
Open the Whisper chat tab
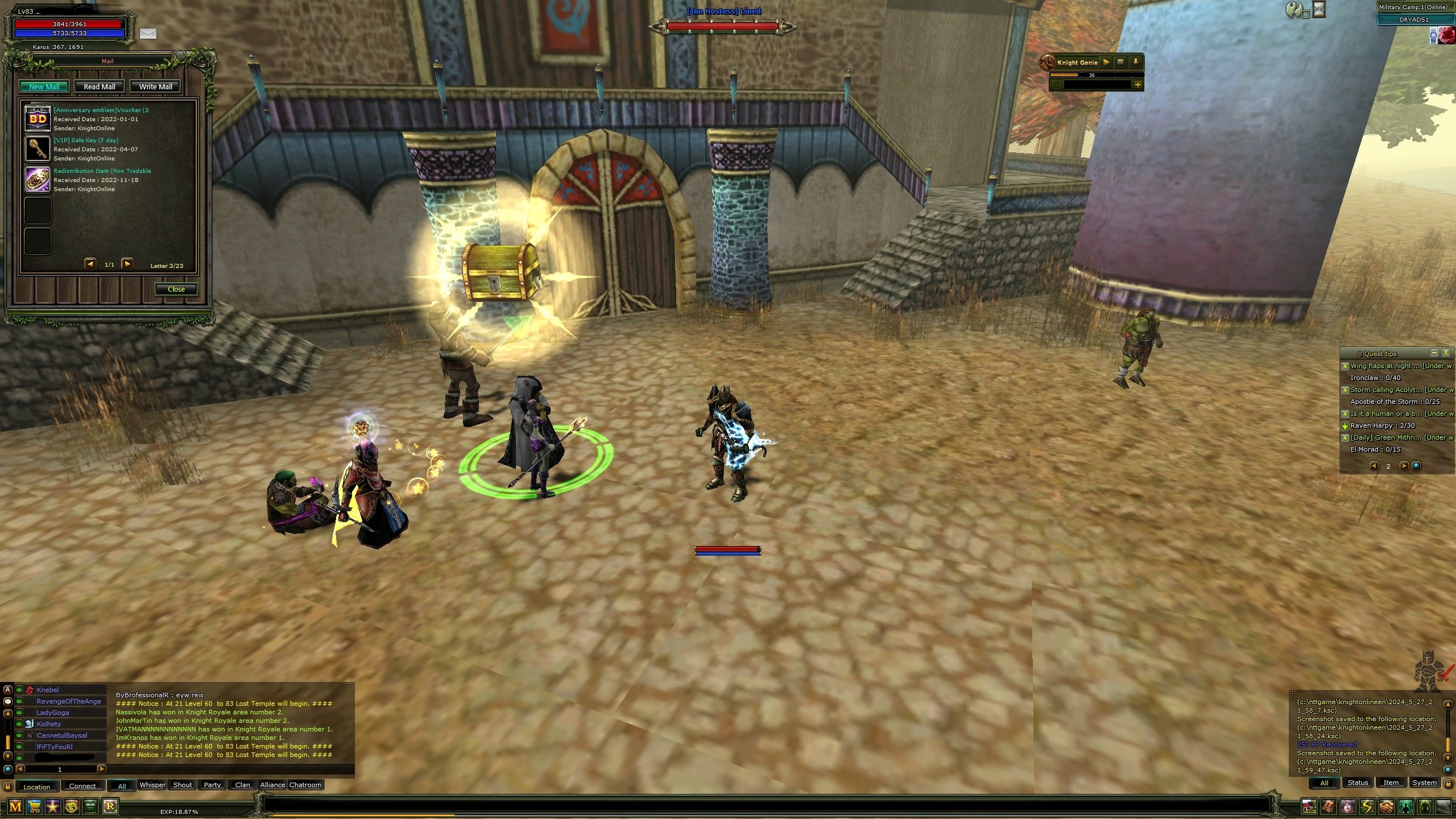pos(153,785)
